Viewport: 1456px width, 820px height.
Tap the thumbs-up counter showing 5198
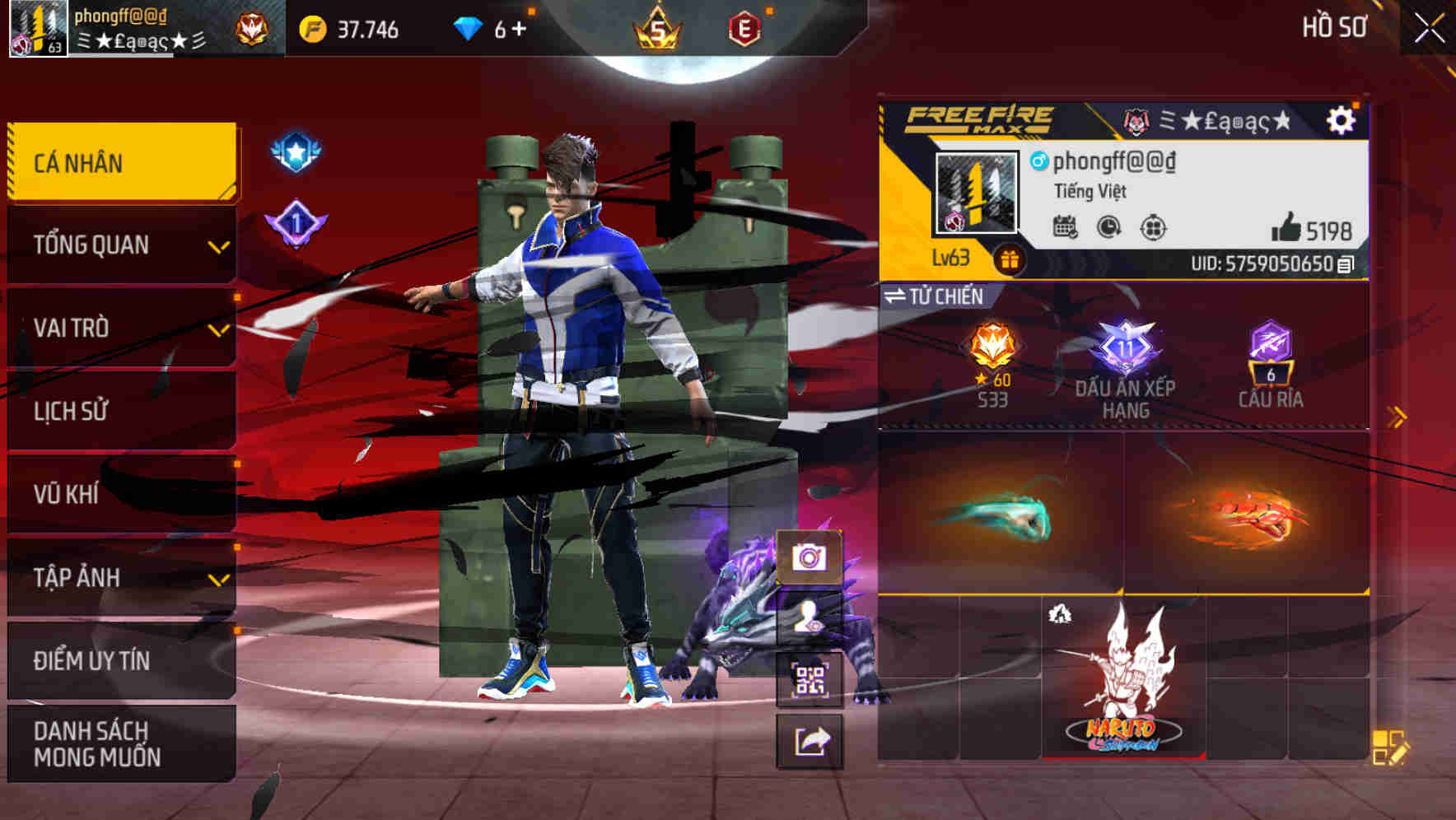1309,228
